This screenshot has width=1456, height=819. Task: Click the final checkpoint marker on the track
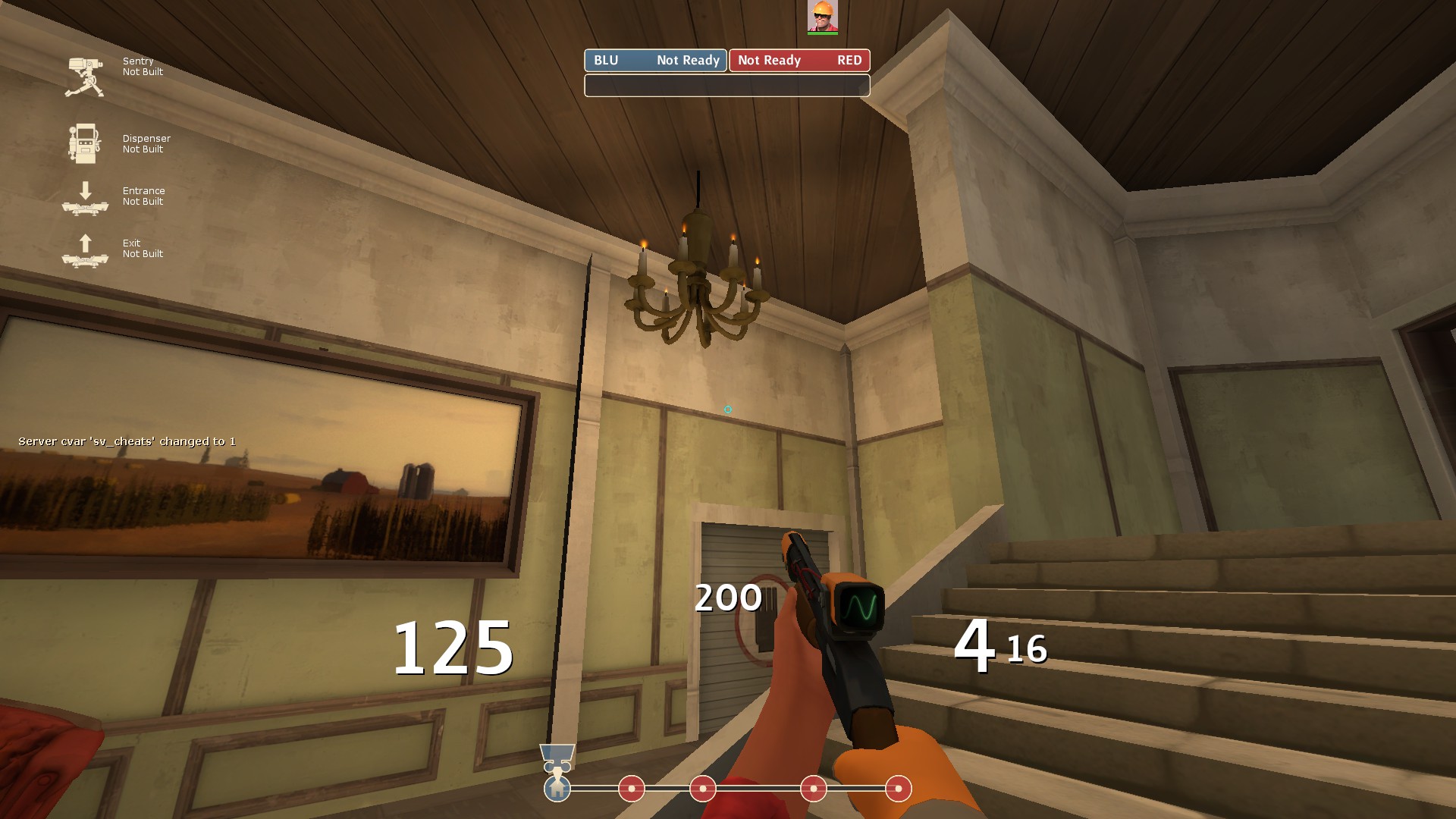(898, 789)
